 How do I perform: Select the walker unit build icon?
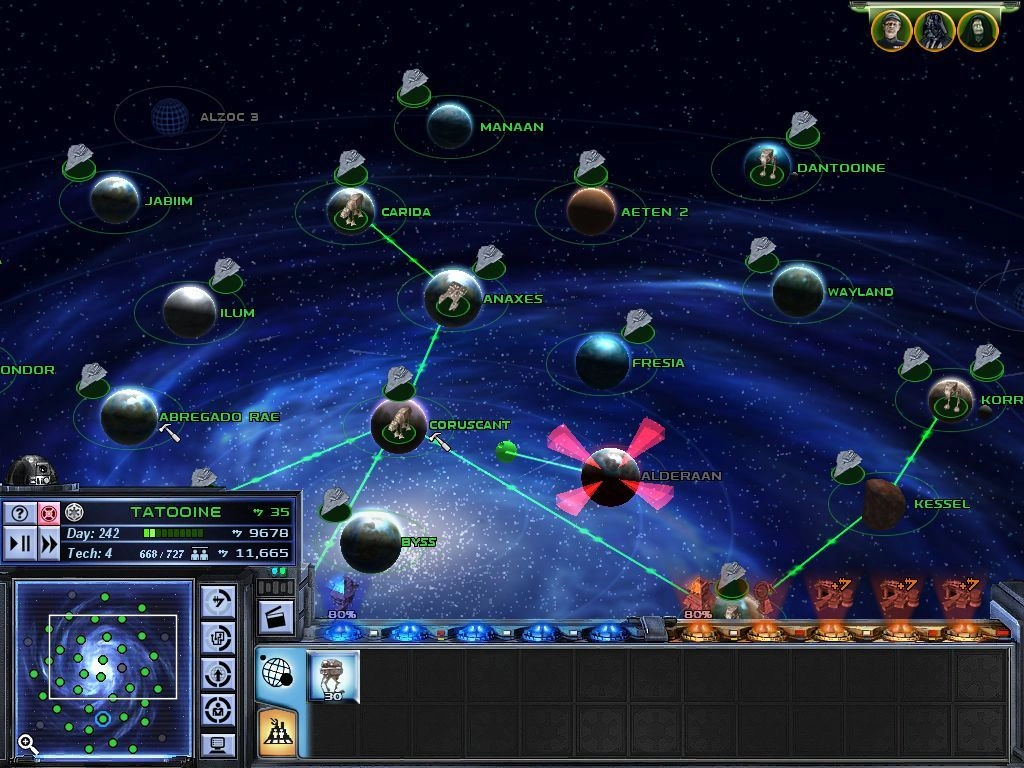click(x=333, y=677)
